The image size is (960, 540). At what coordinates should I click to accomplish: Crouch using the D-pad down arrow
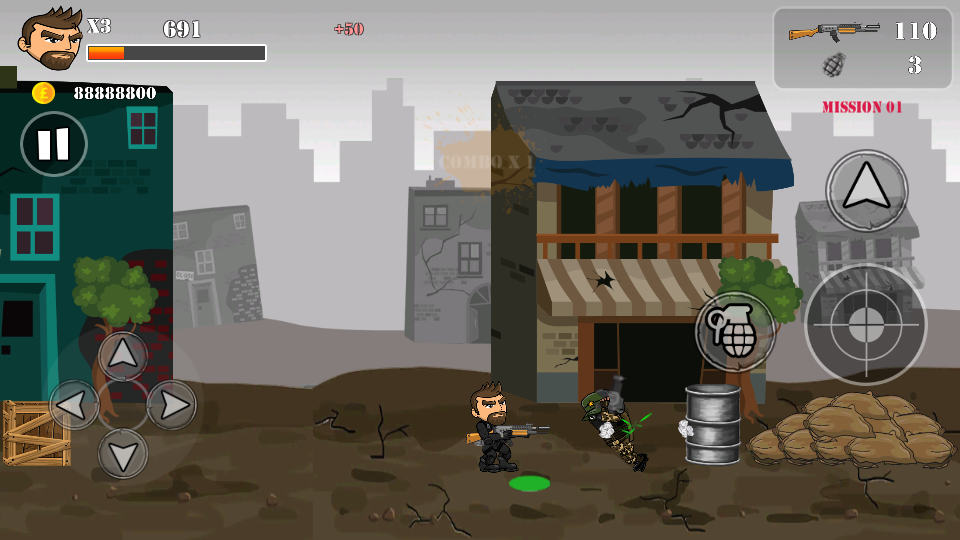click(123, 453)
